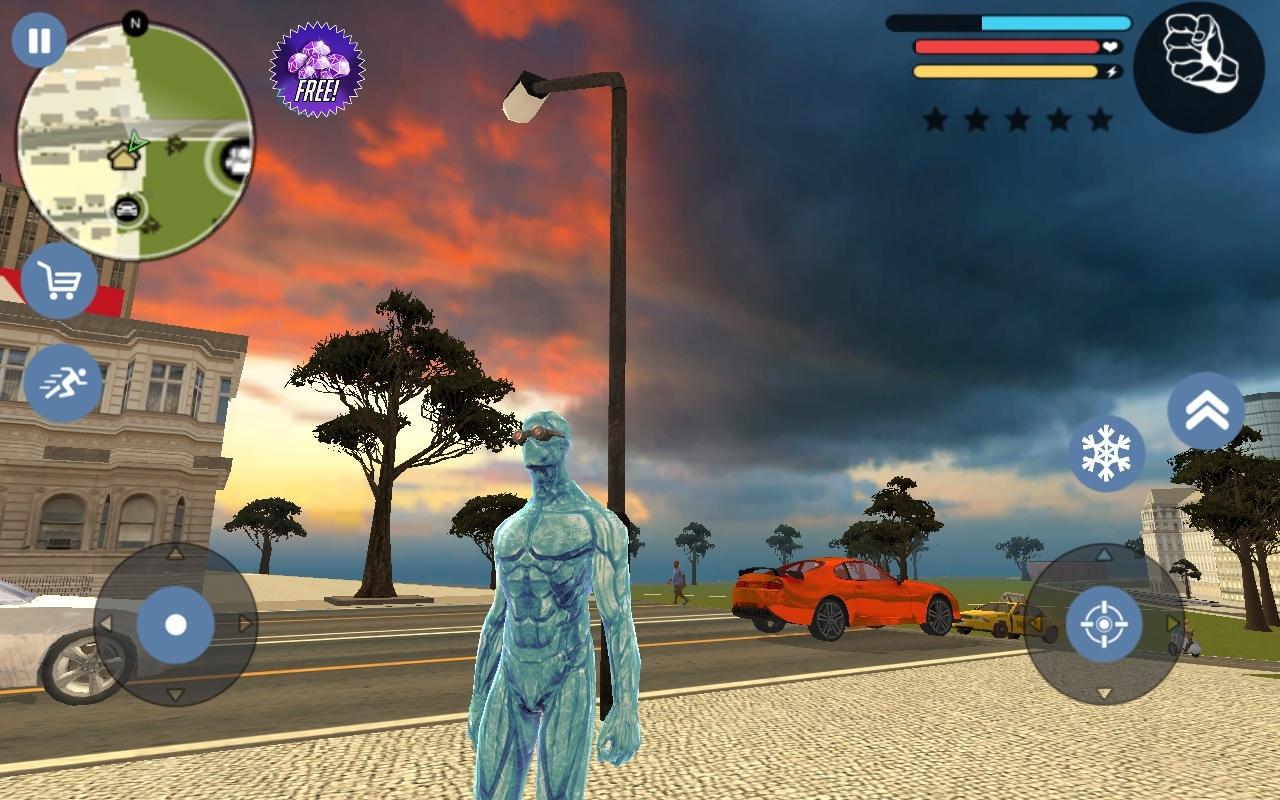Toggle the sprint running button
Viewport: 1280px width, 800px height.
tap(62, 382)
